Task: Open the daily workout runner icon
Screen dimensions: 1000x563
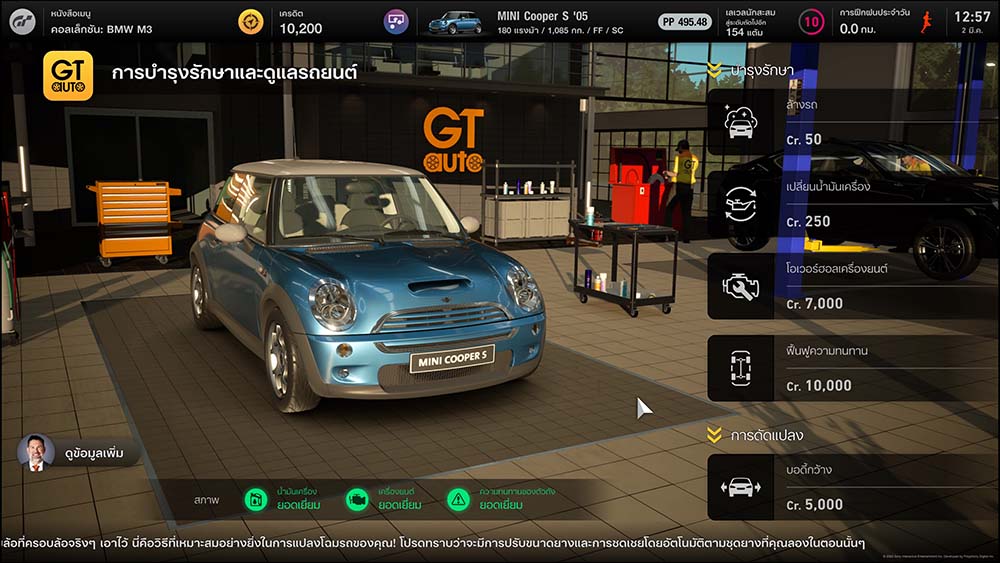Action: (x=926, y=22)
